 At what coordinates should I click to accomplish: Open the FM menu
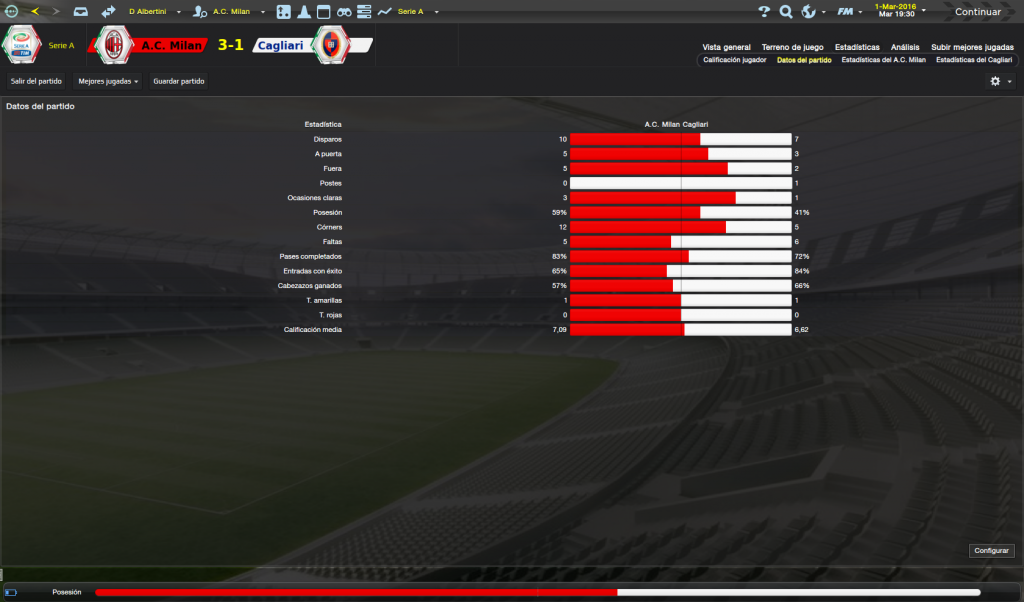pyautogui.click(x=849, y=12)
